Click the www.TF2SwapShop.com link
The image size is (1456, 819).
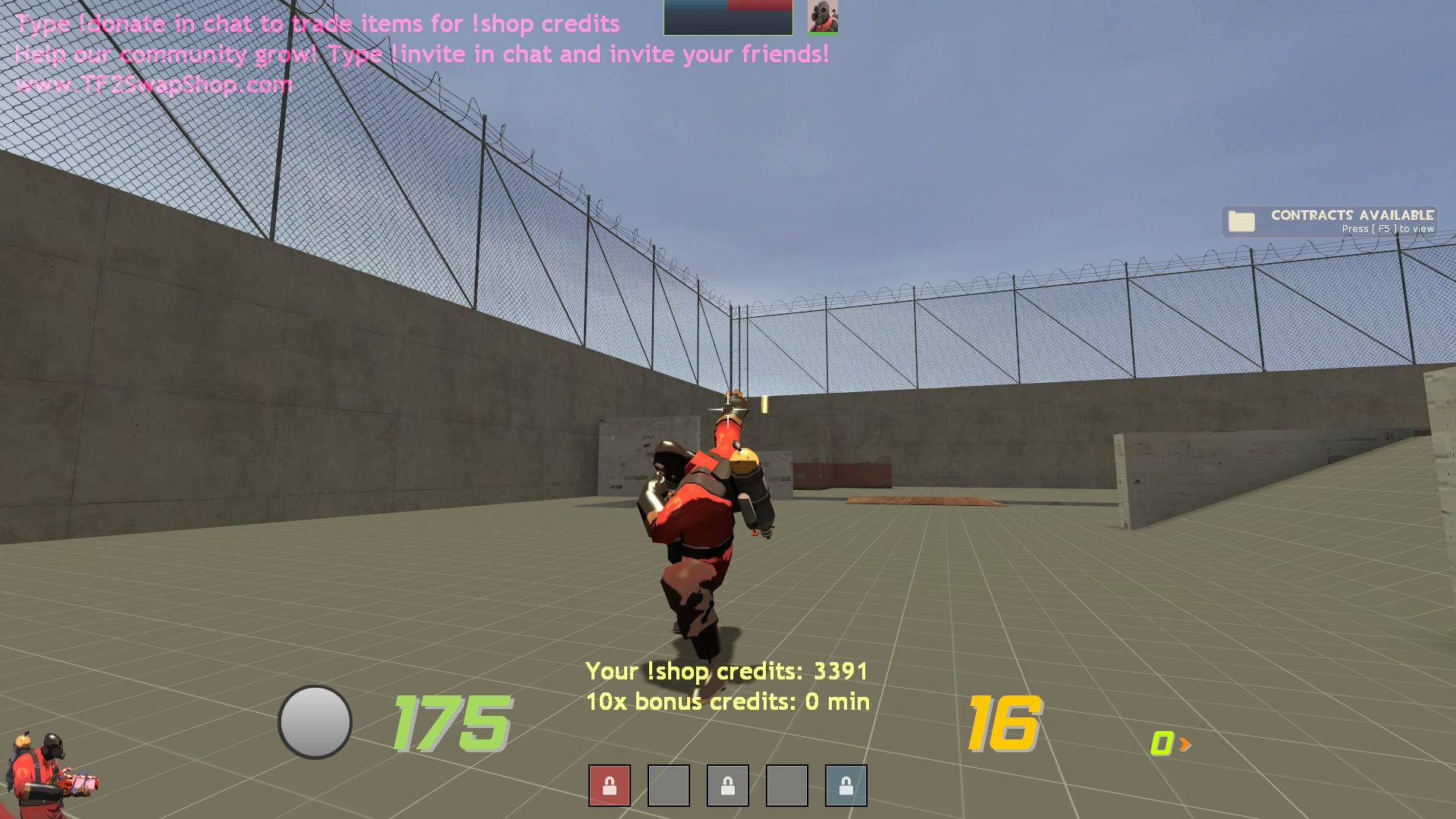click(x=155, y=83)
